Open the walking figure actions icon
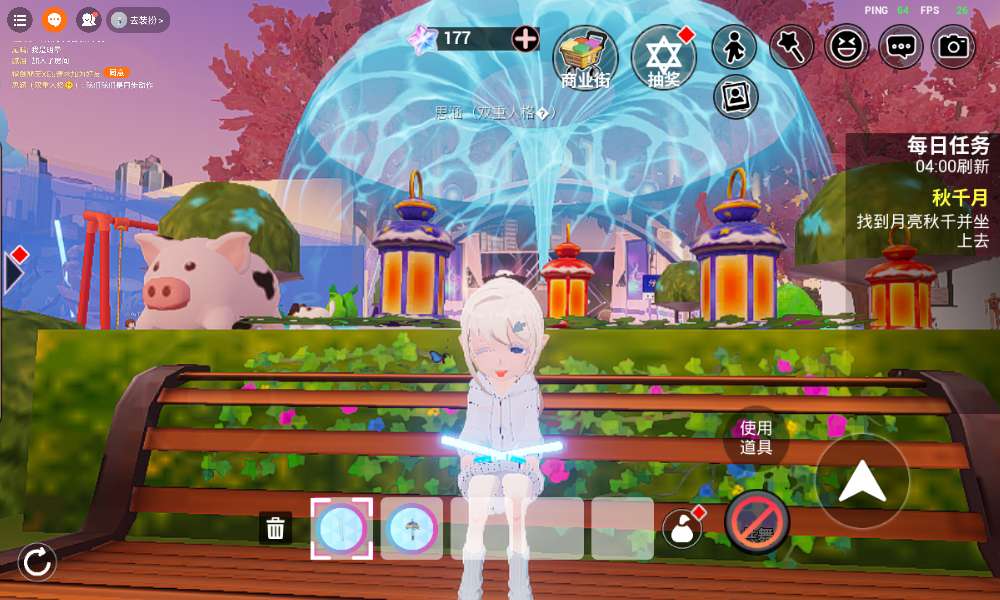The image size is (1000, 600). 734,47
